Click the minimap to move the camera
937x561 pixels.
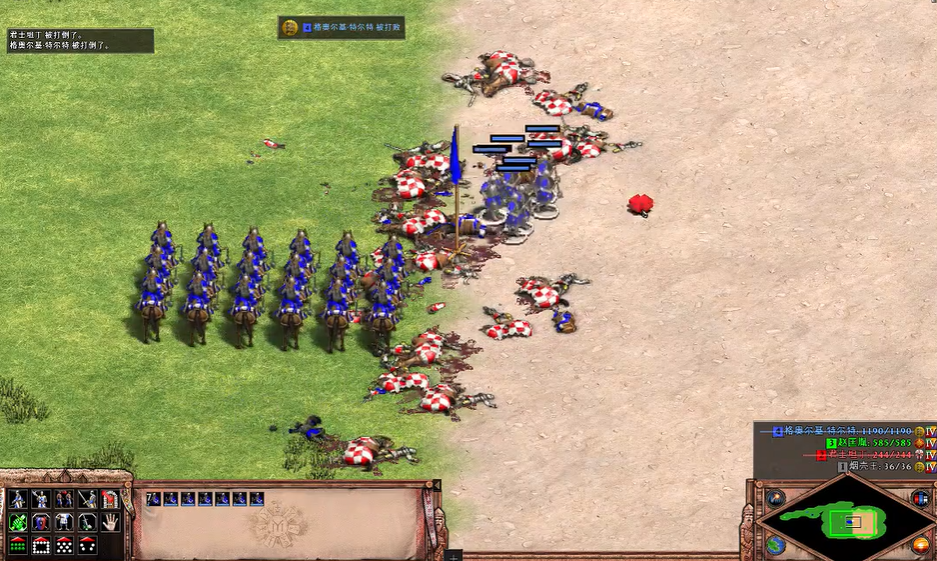click(x=848, y=520)
